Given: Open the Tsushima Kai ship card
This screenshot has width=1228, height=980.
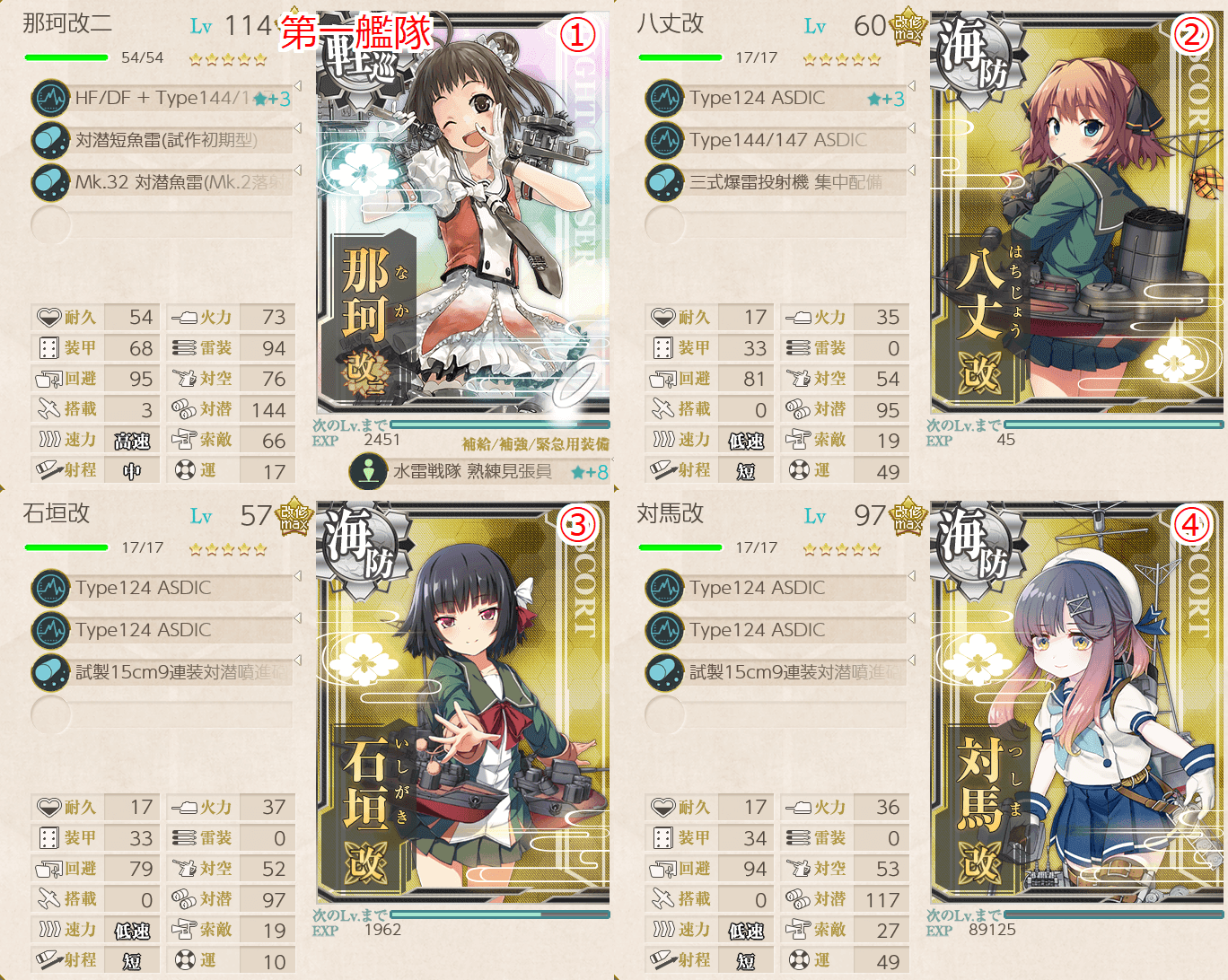Looking at the screenshot, I should pyautogui.click(x=1077, y=704).
